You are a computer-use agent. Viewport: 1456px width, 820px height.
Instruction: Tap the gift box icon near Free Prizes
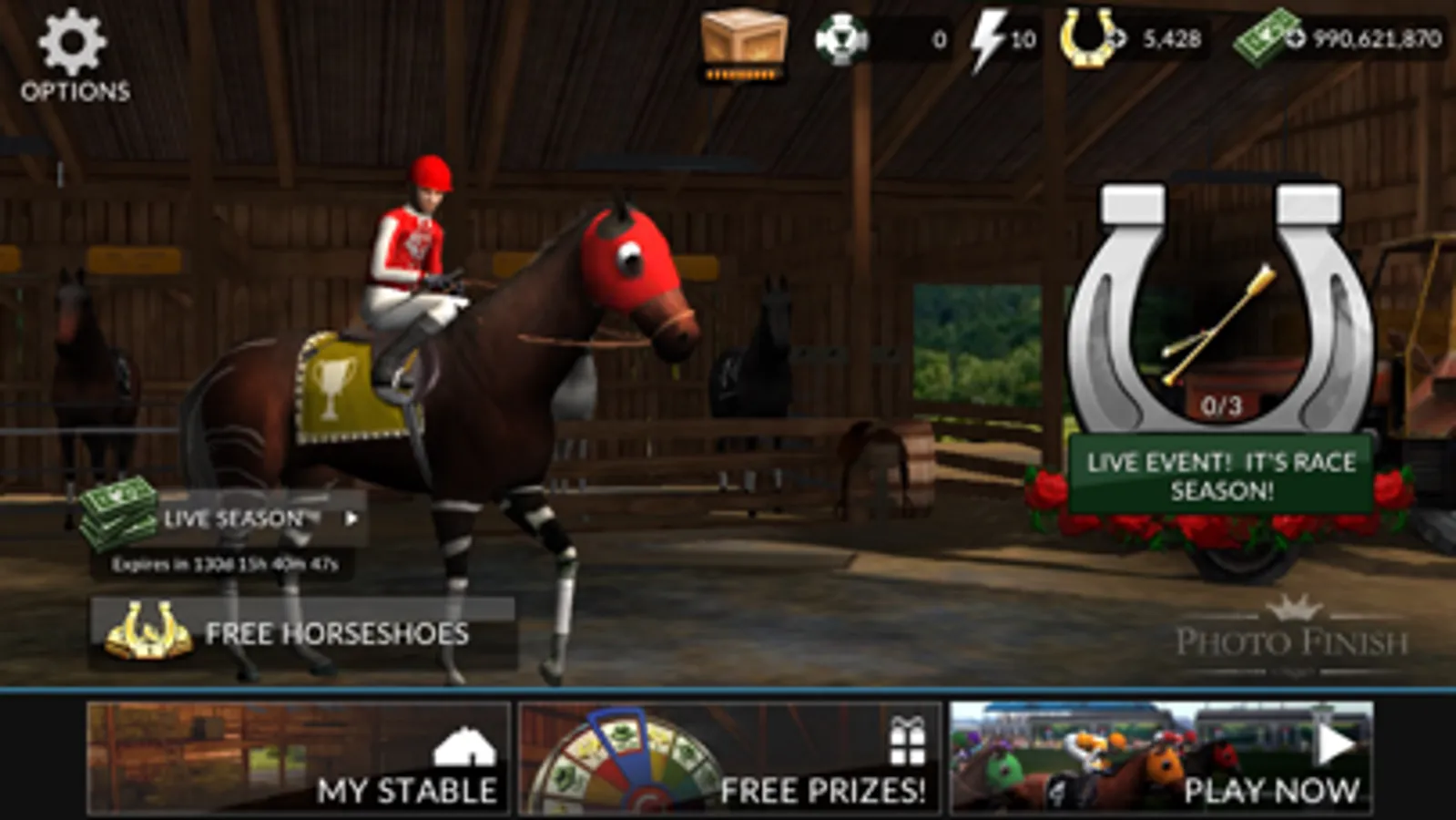(904, 743)
